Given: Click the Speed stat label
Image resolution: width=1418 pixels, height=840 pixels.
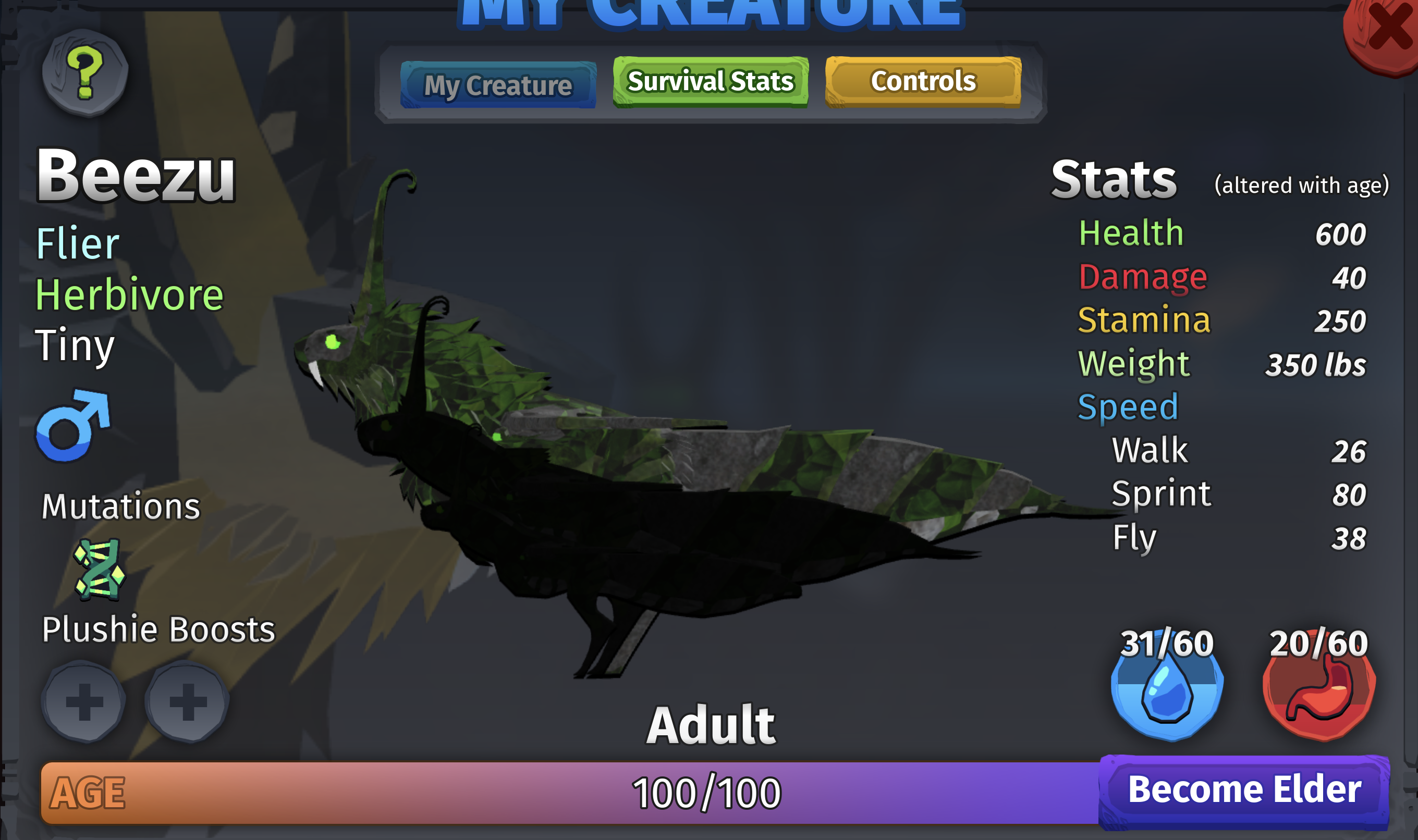Looking at the screenshot, I should (x=1128, y=406).
